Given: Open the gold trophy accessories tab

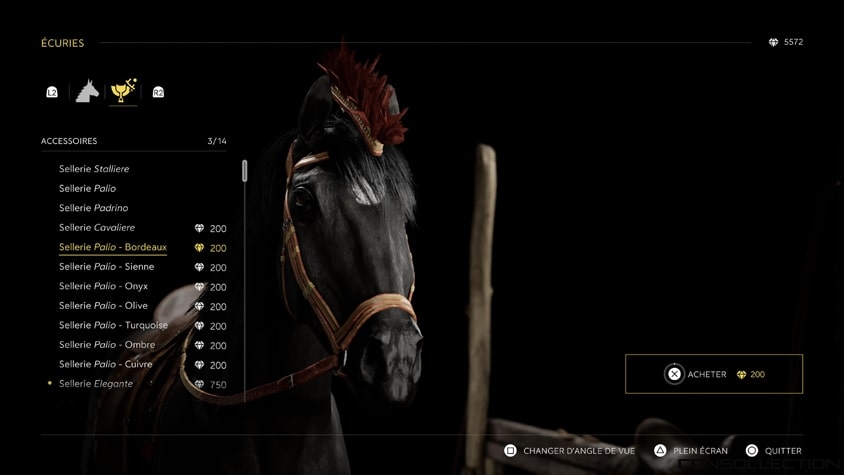Looking at the screenshot, I should coord(123,91).
